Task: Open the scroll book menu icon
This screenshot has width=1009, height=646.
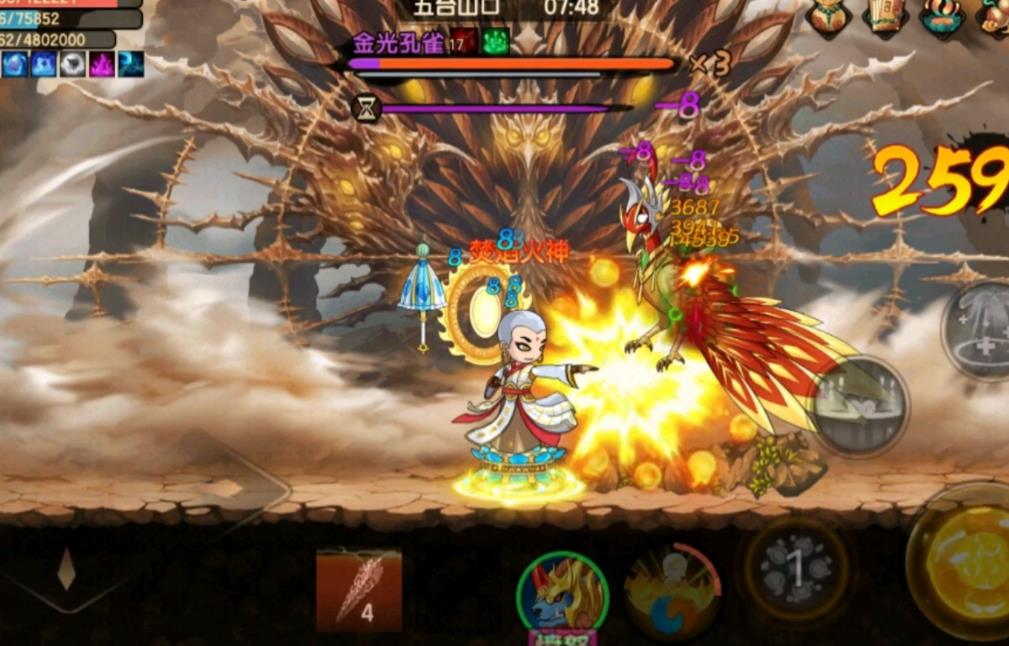Action: (x=886, y=16)
